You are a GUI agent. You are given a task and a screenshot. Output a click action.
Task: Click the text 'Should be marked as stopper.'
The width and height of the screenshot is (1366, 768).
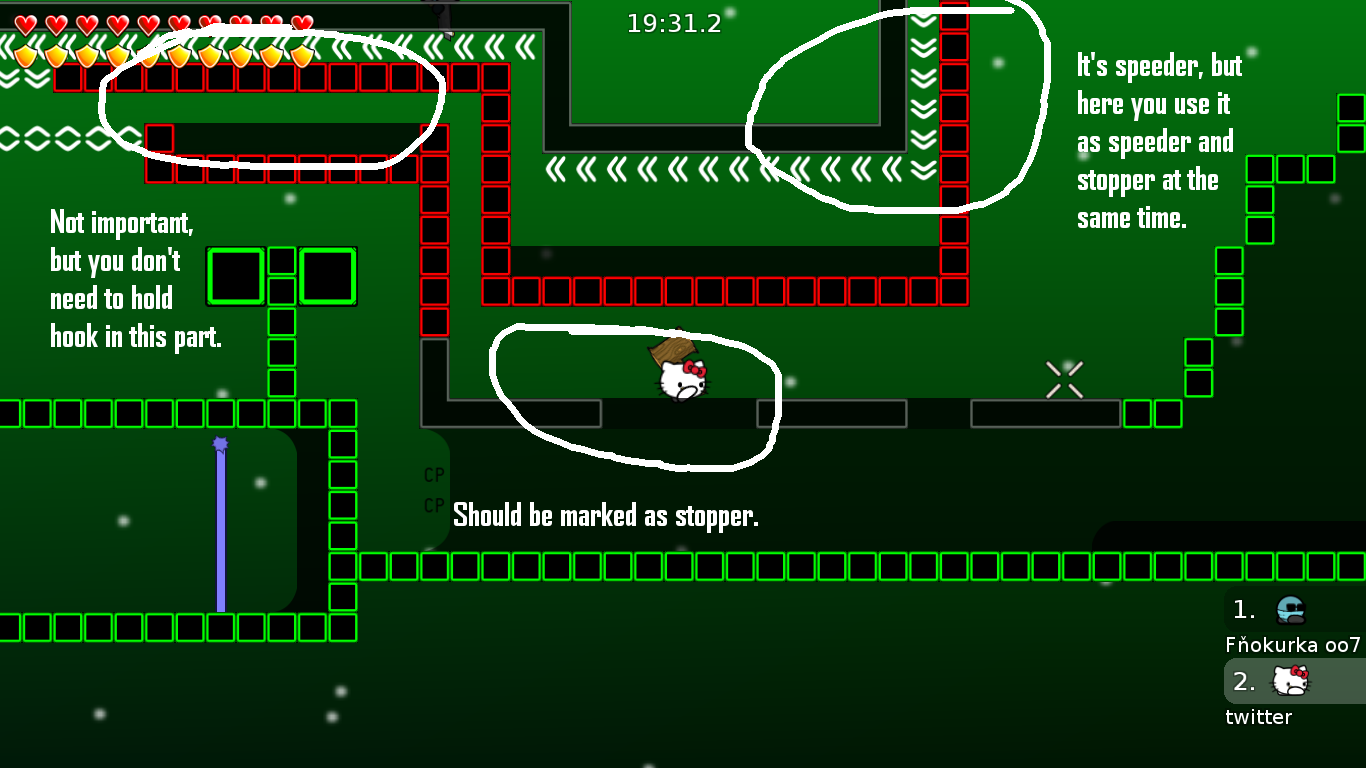(606, 516)
